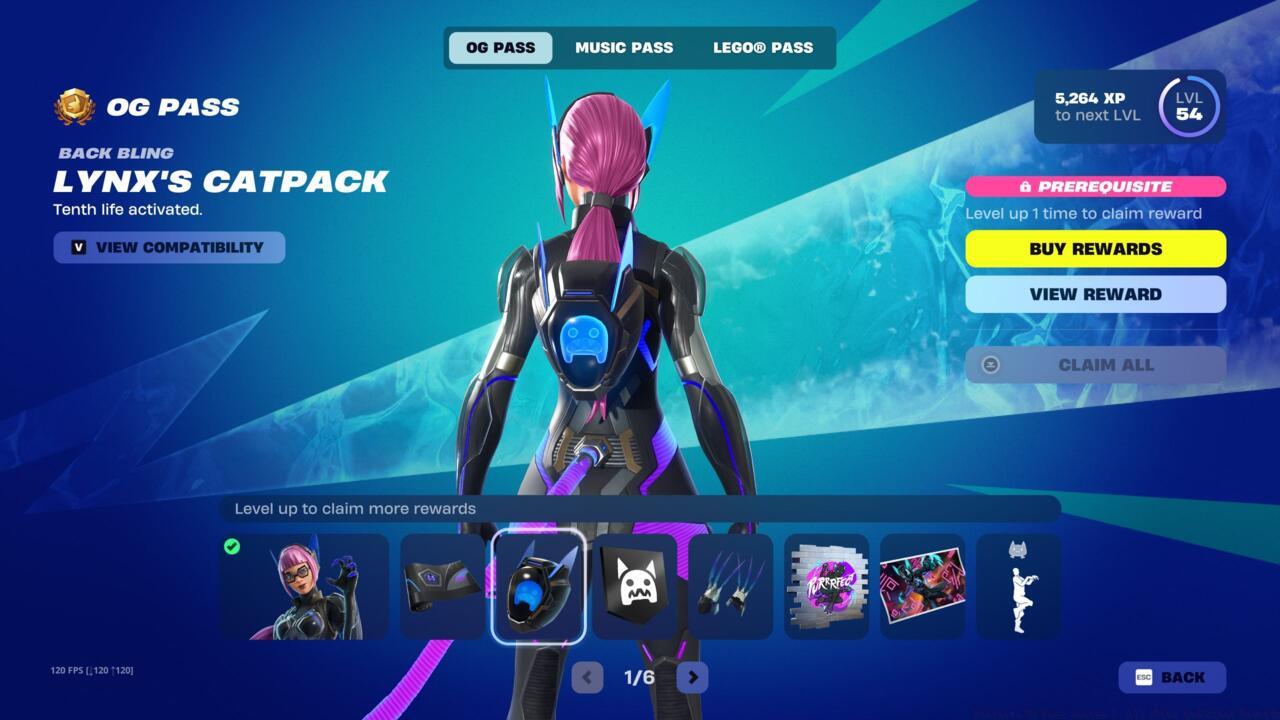1280x720 pixels.
Task: Advance to next reward page with right arrow
Action: 692,677
